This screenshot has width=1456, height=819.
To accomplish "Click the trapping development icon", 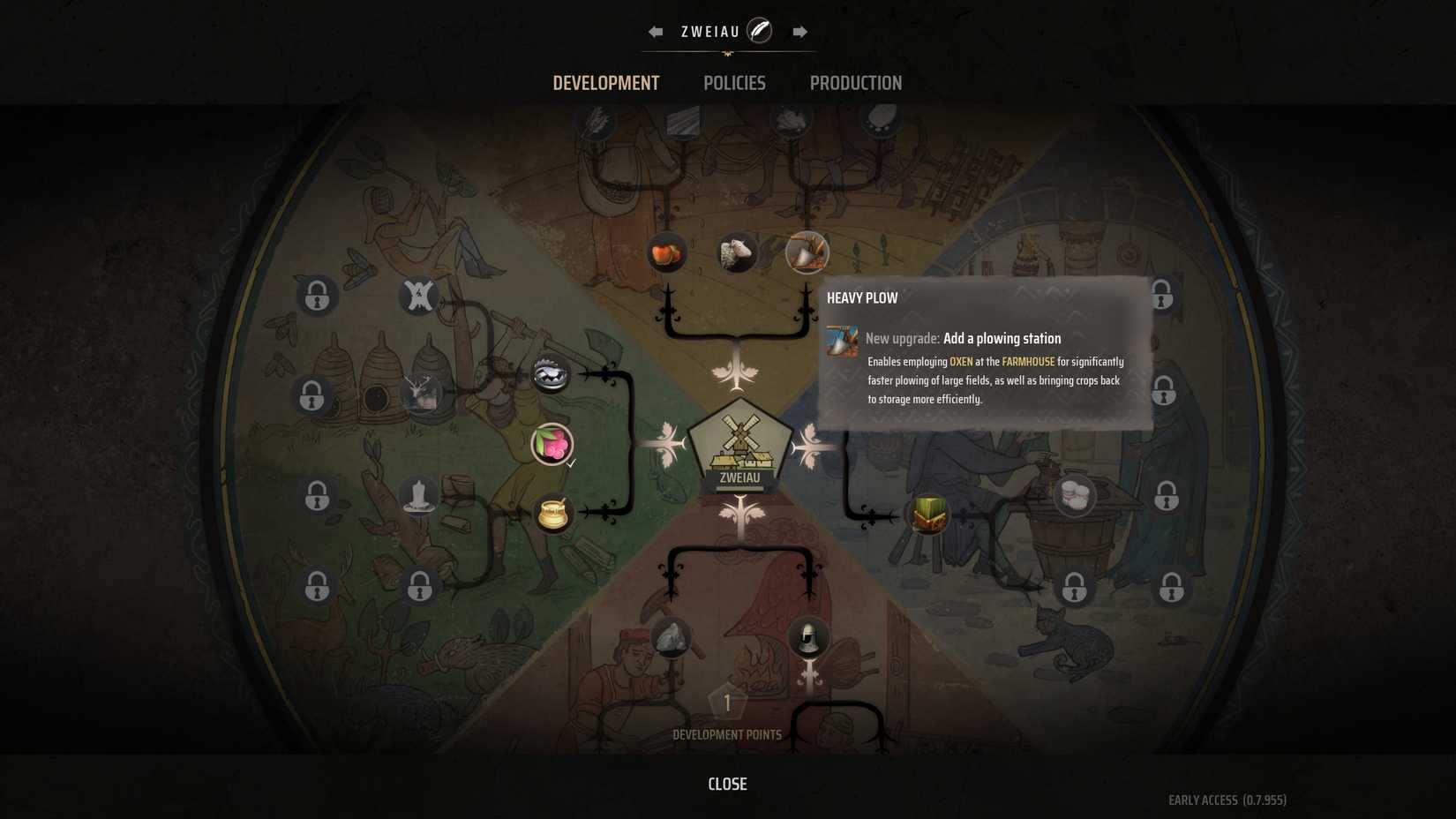I will [x=552, y=373].
